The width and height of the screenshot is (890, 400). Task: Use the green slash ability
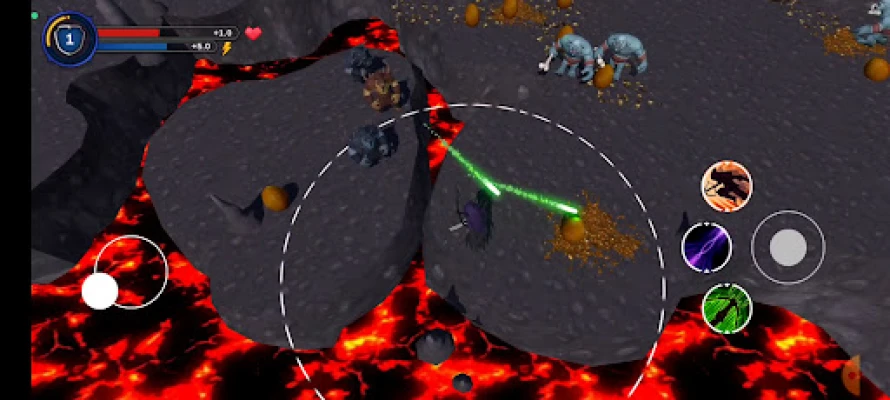click(x=727, y=307)
